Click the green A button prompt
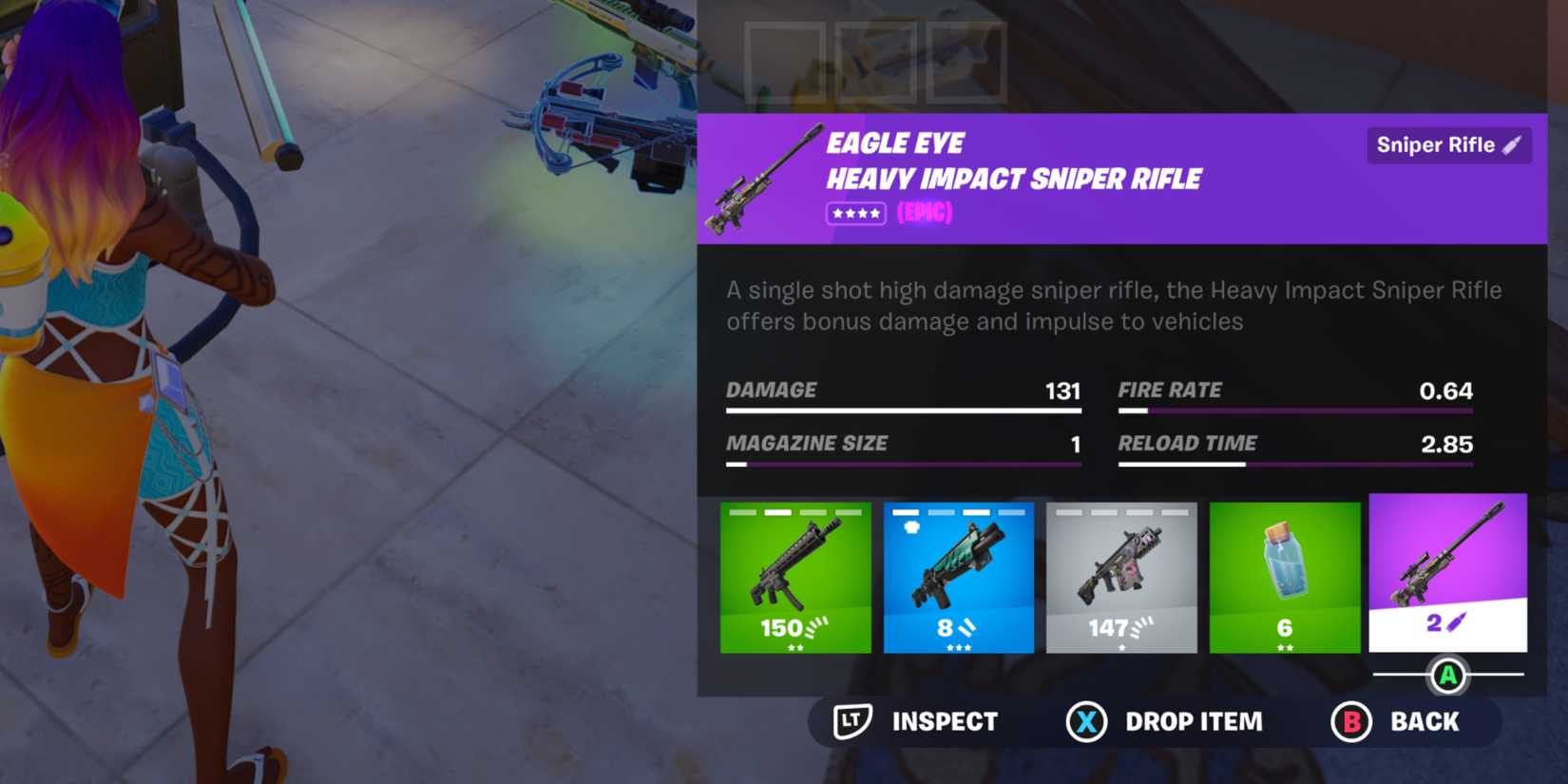Viewport: 1568px width, 784px height. 1448,677
